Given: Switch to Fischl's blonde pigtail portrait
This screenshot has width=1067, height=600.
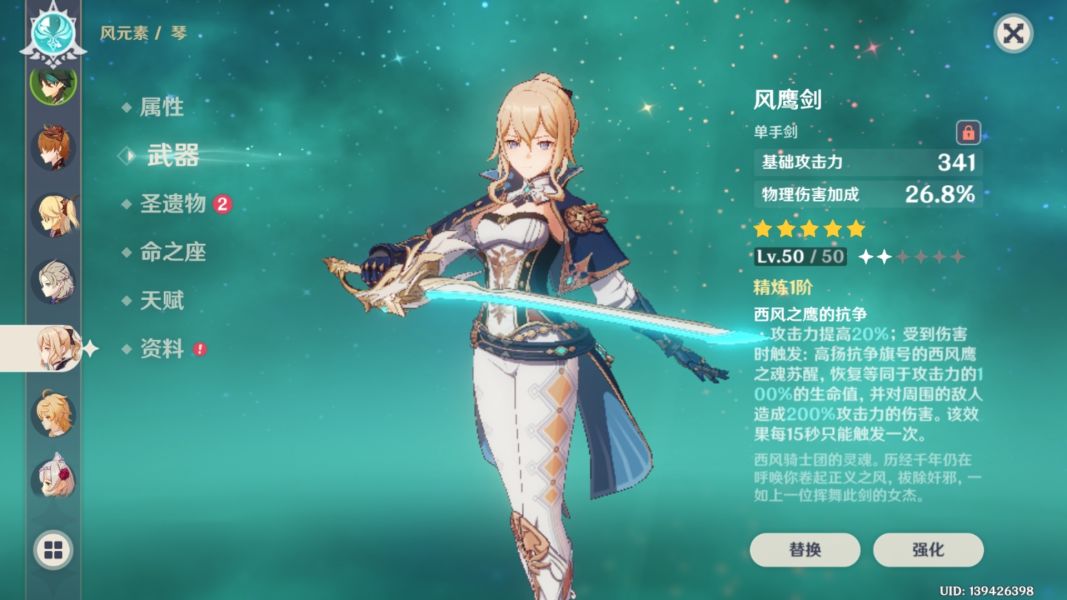Looking at the screenshot, I should (52, 214).
